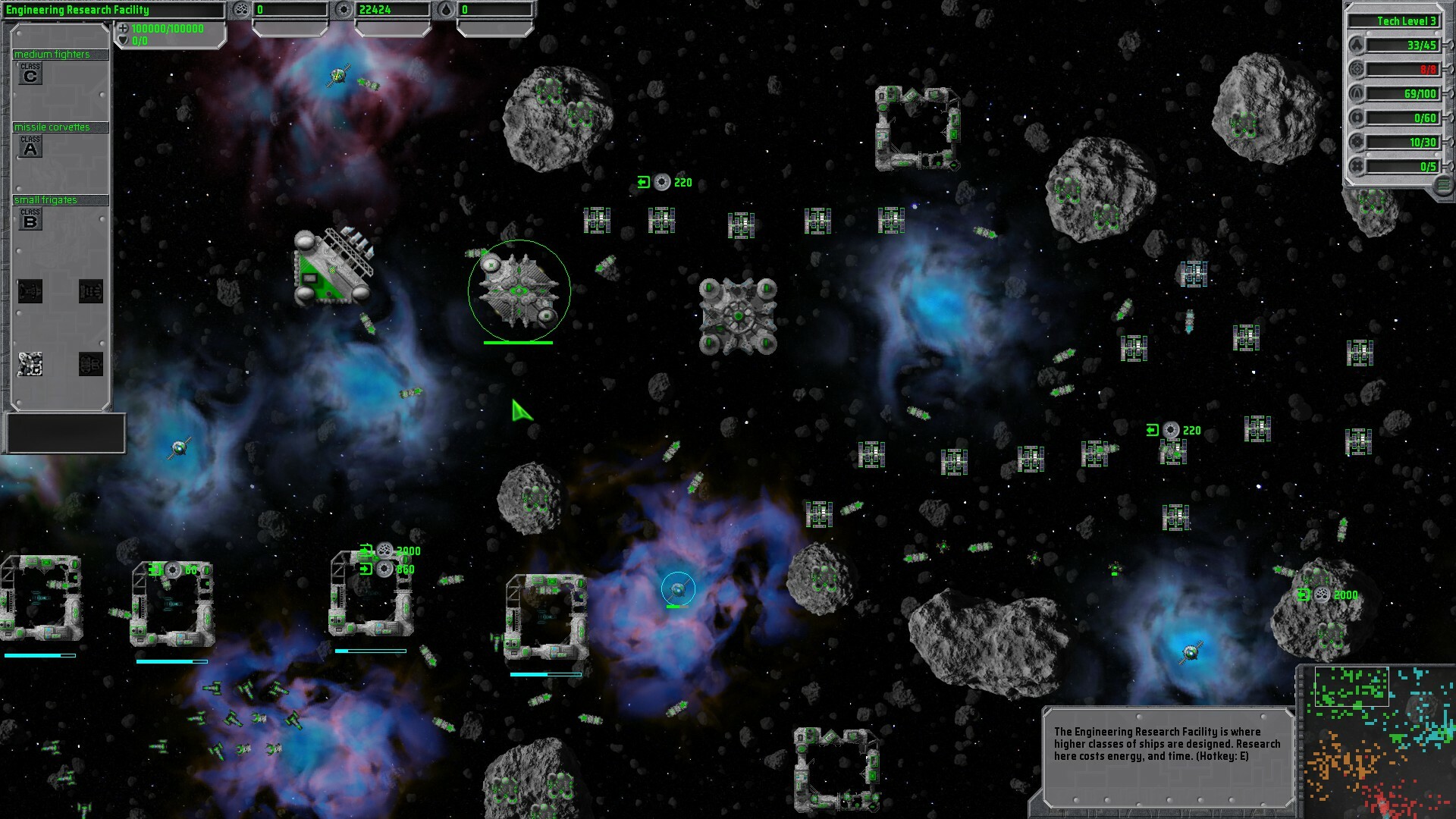Select the Class C medium fighters research icon
This screenshot has width=1456, height=819.
tap(30, 74)
